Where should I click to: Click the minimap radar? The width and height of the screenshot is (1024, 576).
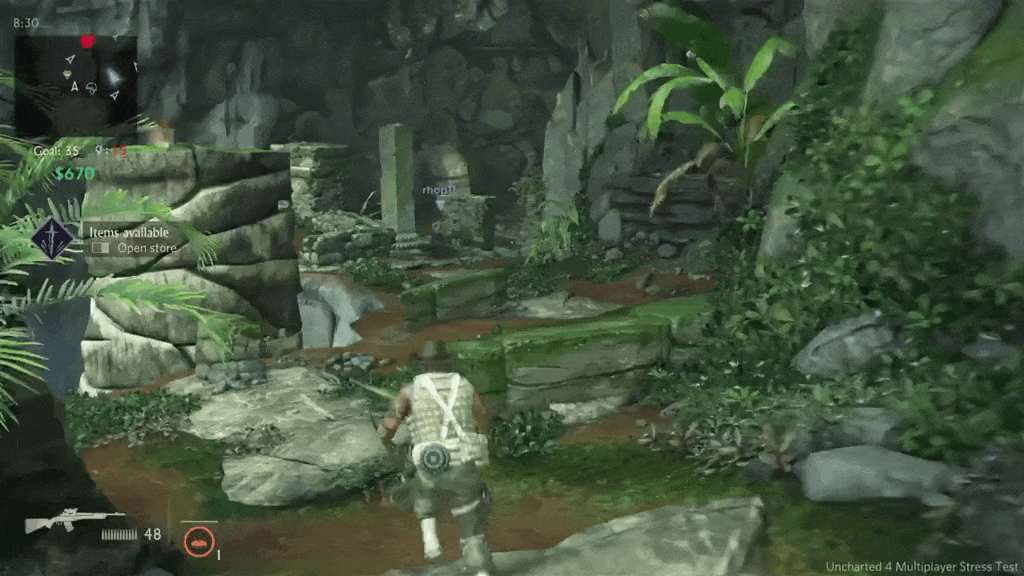pyautogui.click(x=76, y=82)
